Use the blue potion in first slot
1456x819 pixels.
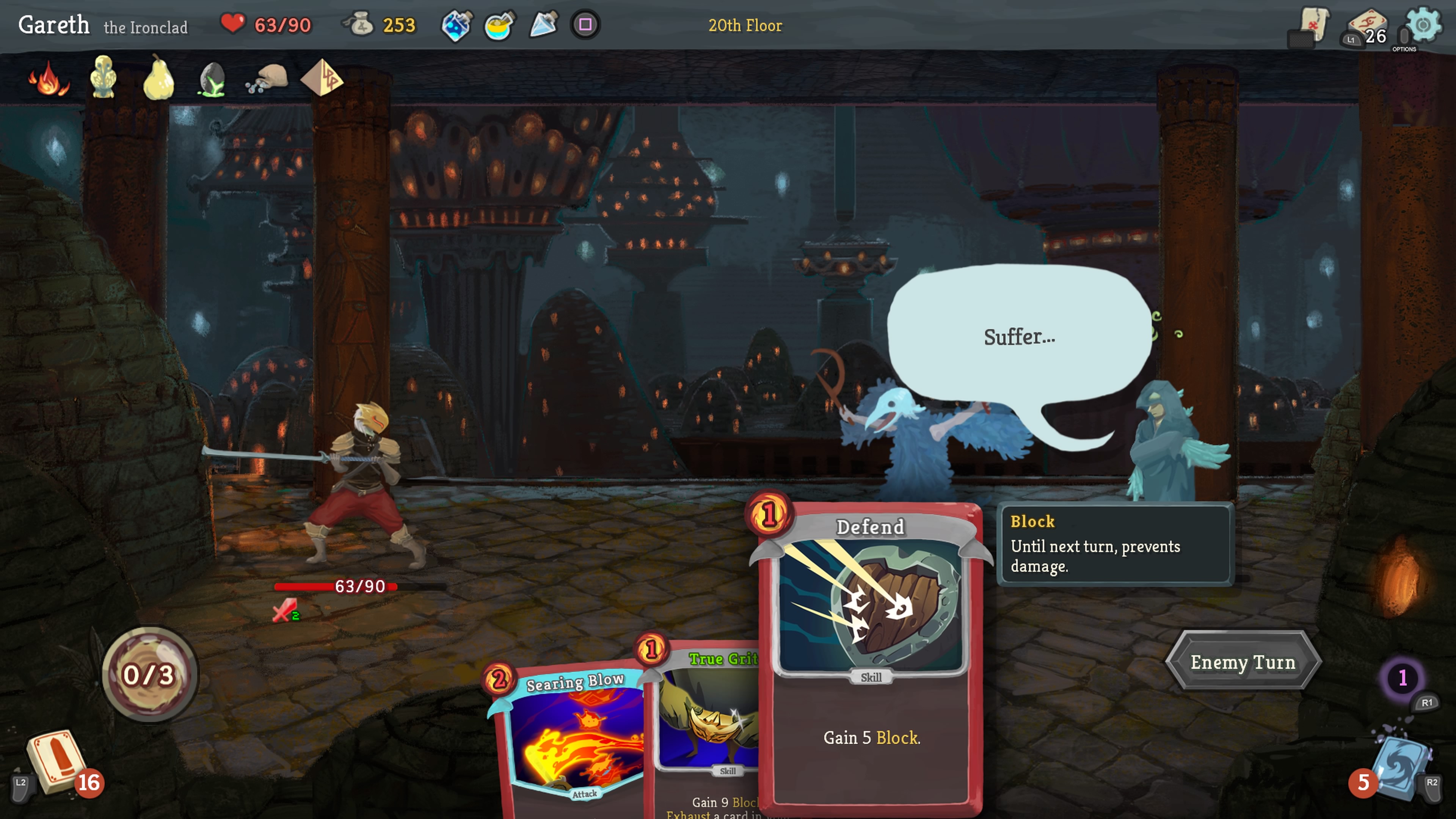(x=456, y=25)
